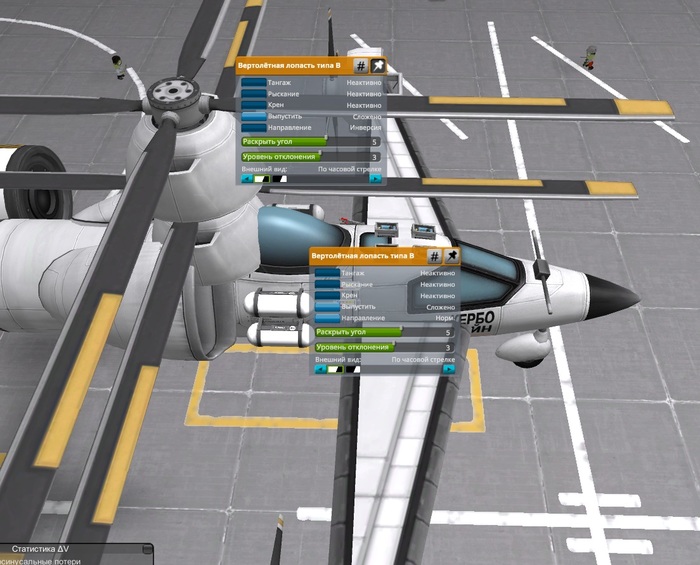Click Выпустить in the panel showing Инверсия

253,117
